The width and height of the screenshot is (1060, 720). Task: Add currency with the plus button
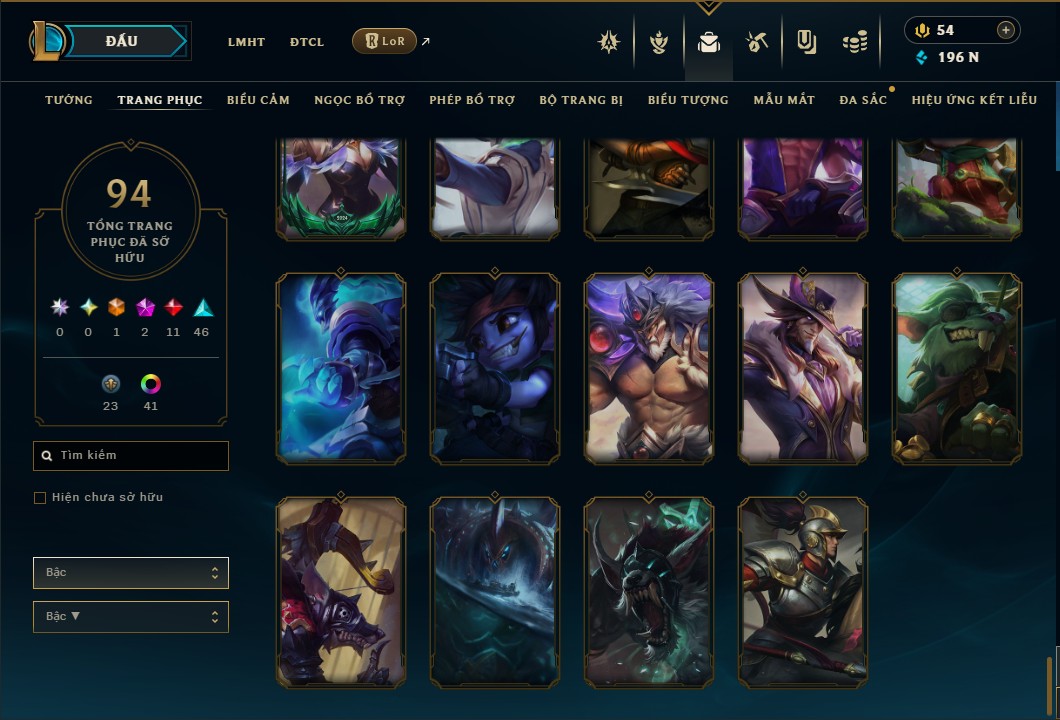(x=1006, y=30)
